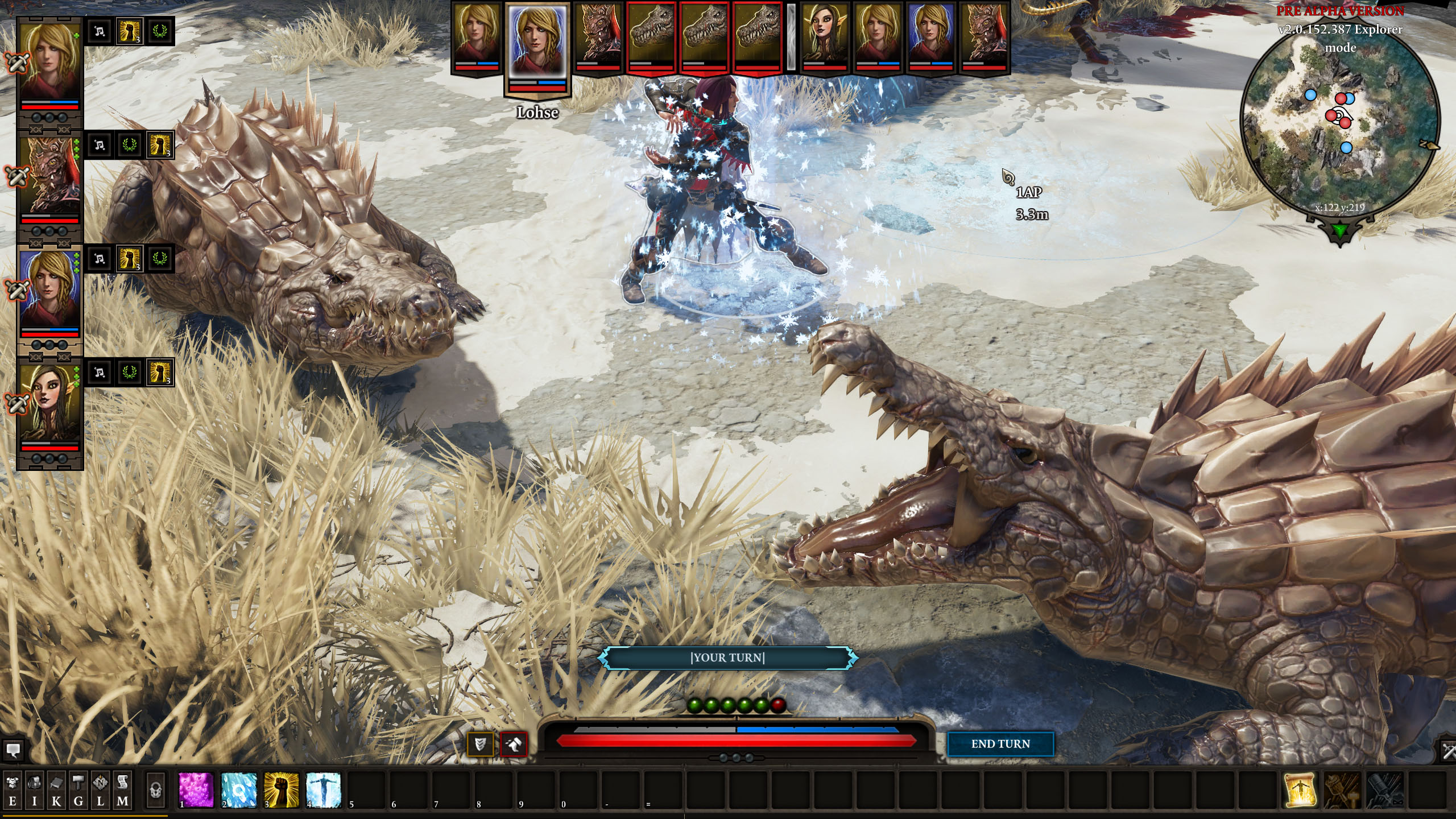Open the chat speech bubble
This screenshot has width=1456, height=819.
(x=13, y=750)
